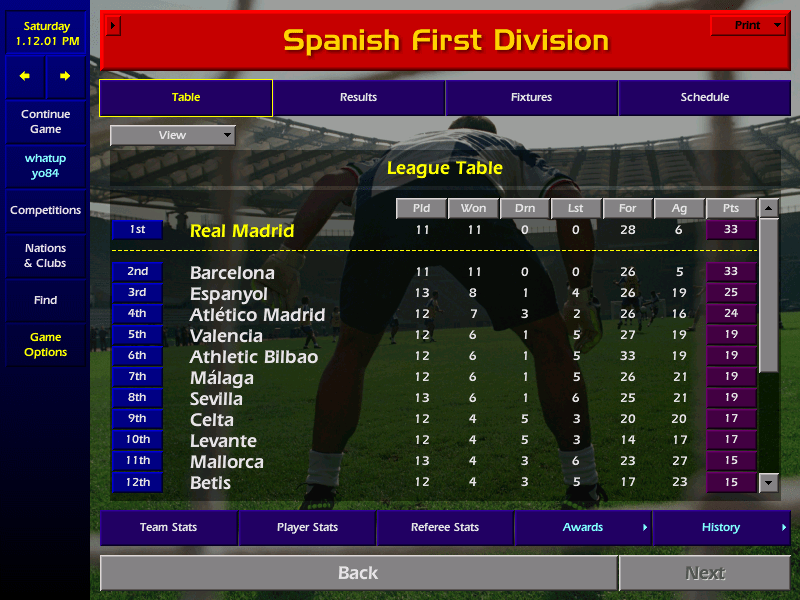Image resolution: width=800 pixels, height=600 pixels.
Task: Open Team Stats
Action: point(168,528)
